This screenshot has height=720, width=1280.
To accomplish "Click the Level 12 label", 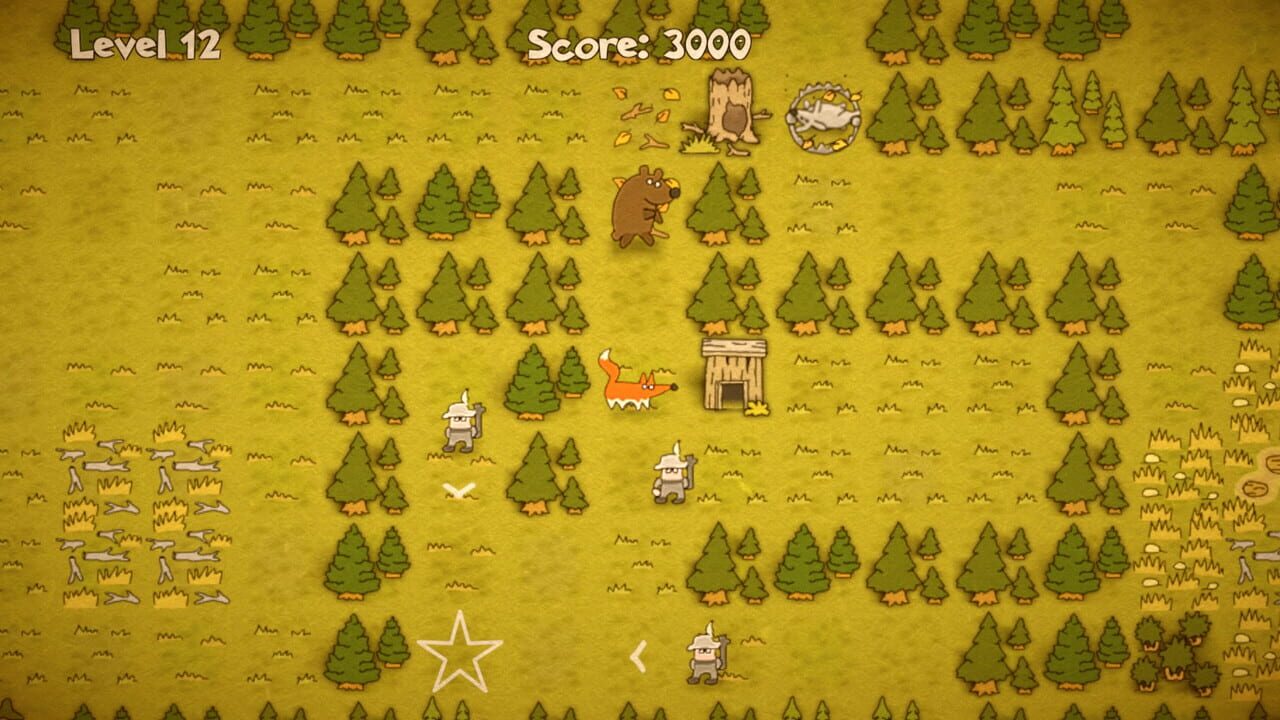I will (137, 43).
